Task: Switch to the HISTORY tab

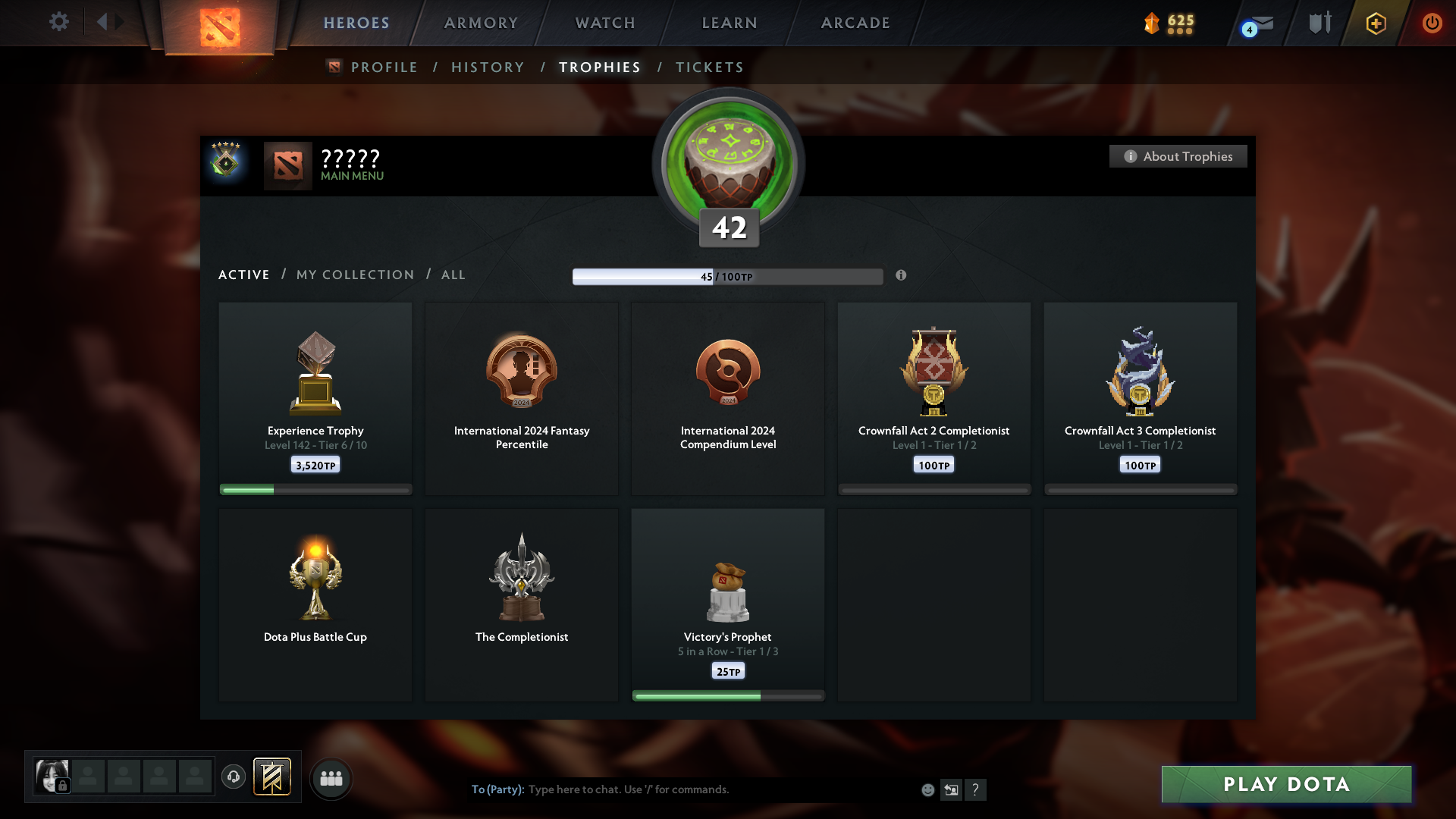Action: (x=488, y=67)
